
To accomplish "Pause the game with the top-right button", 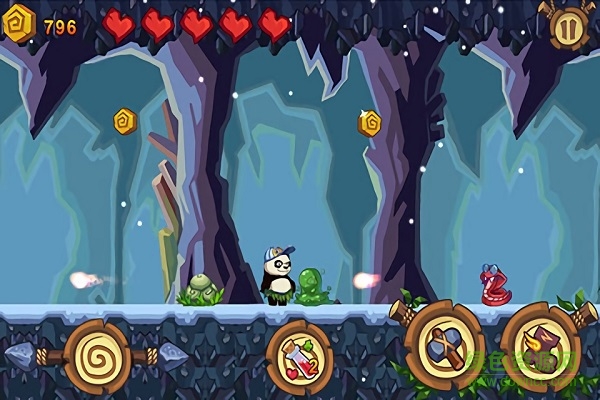I will click(x=567, y=27).
